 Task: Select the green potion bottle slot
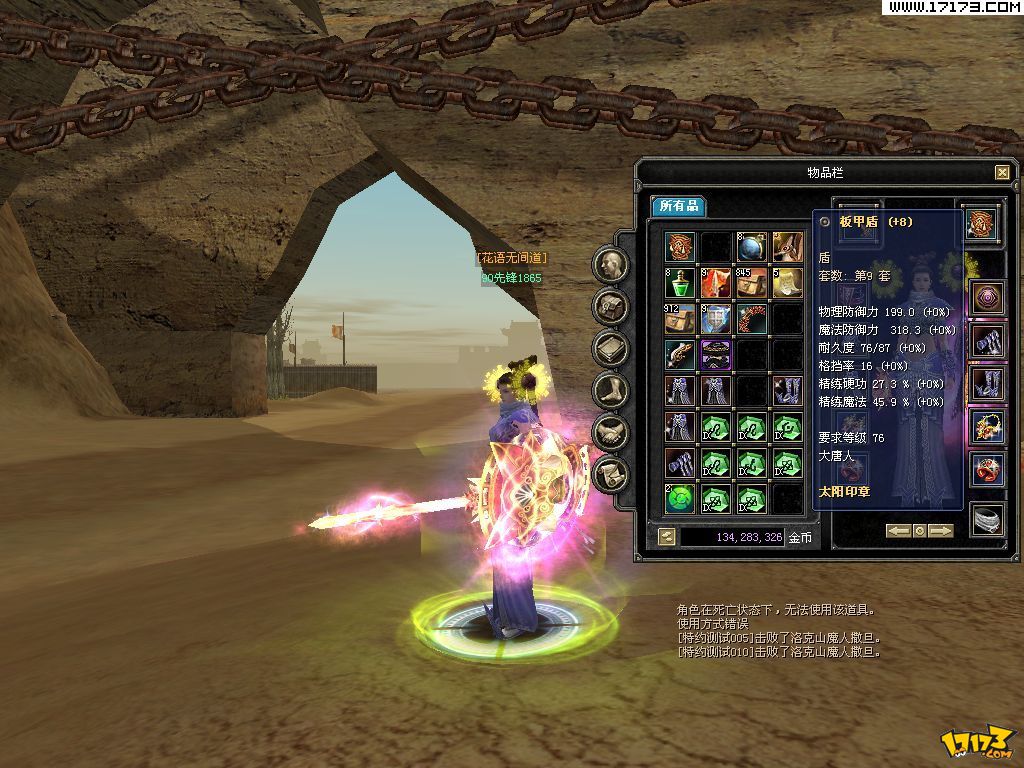tap(680, 283)
